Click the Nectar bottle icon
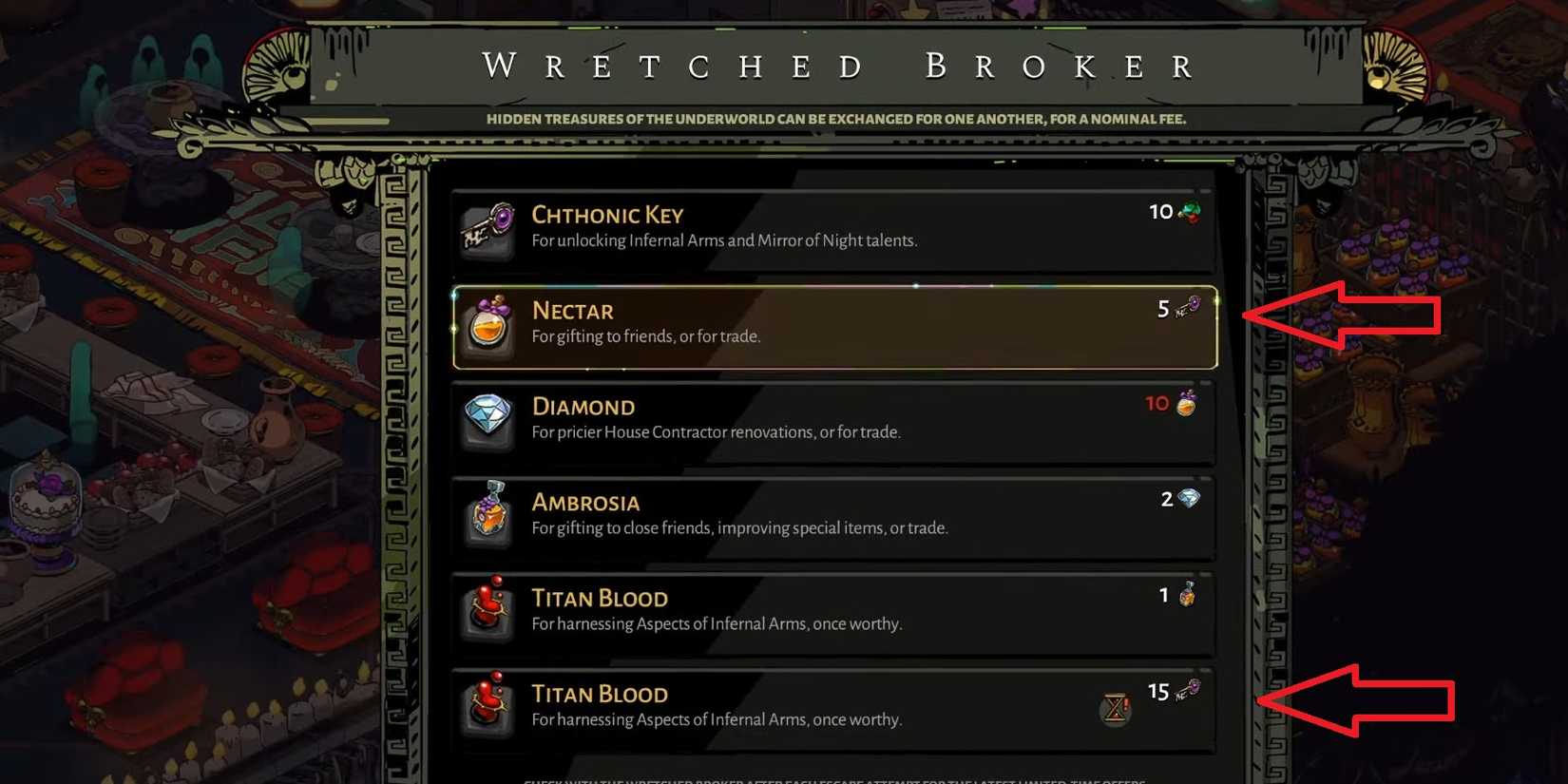Image resolution: width=1568 pixels, height=784 pixels. click(487, 325)
